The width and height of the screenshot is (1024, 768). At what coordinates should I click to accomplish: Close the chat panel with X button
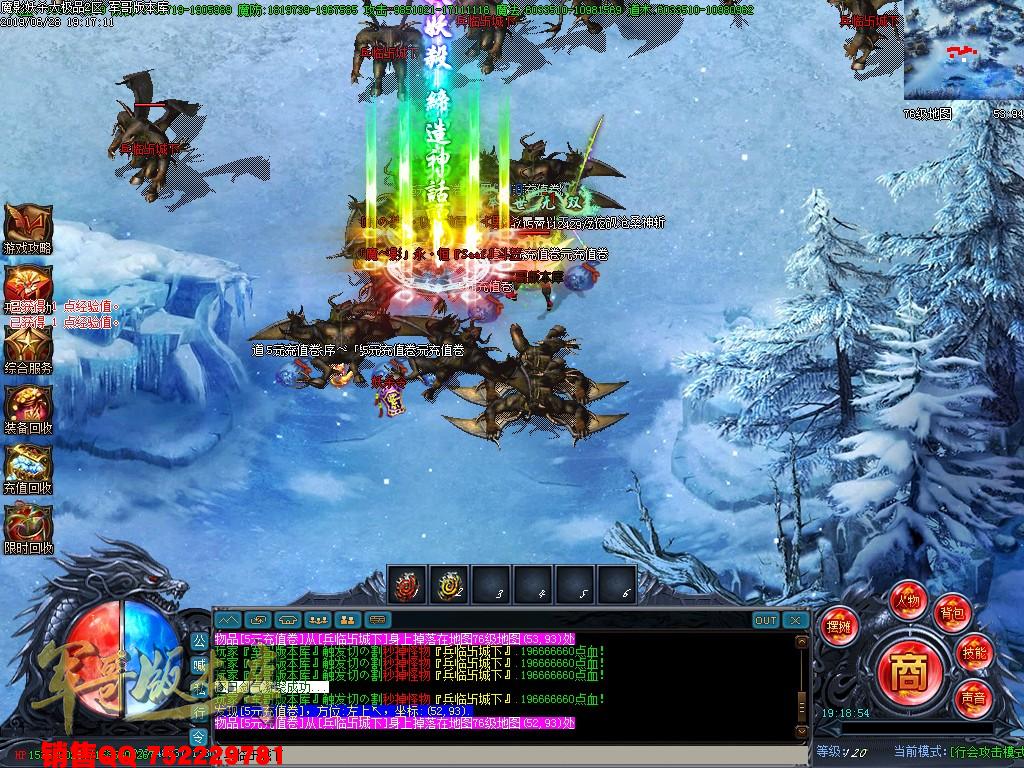click(x=795, y=620)
